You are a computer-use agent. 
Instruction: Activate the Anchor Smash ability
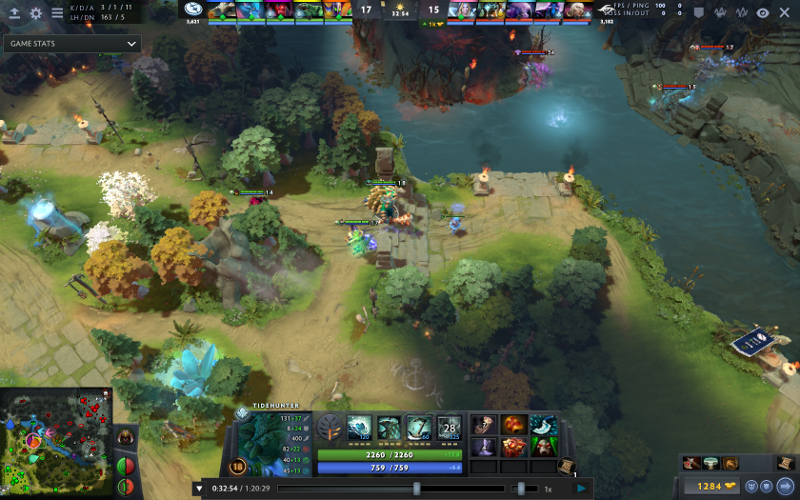[x=419, y=428]
